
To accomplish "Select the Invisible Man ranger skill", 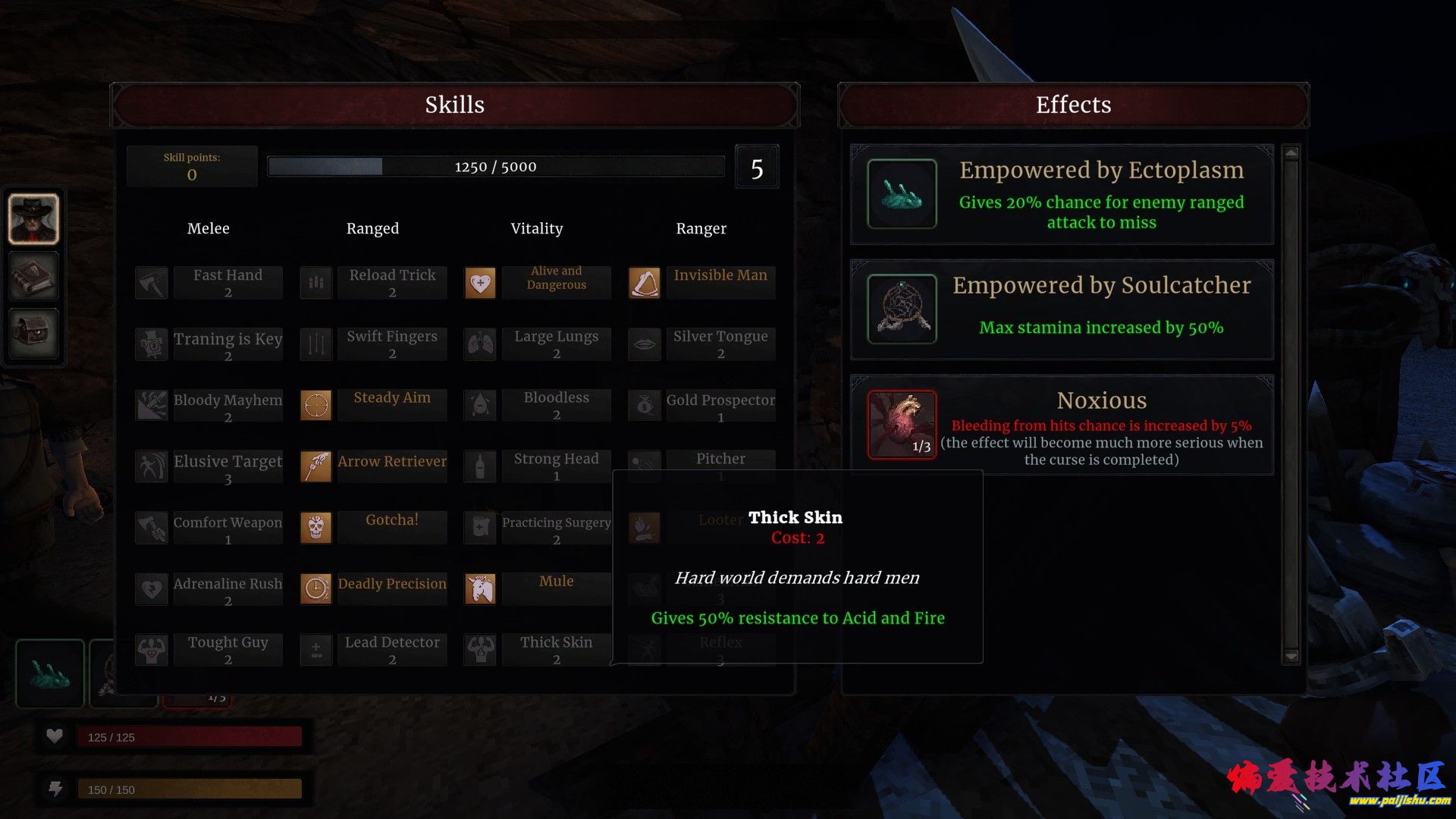I will click(x=720, y=282).
